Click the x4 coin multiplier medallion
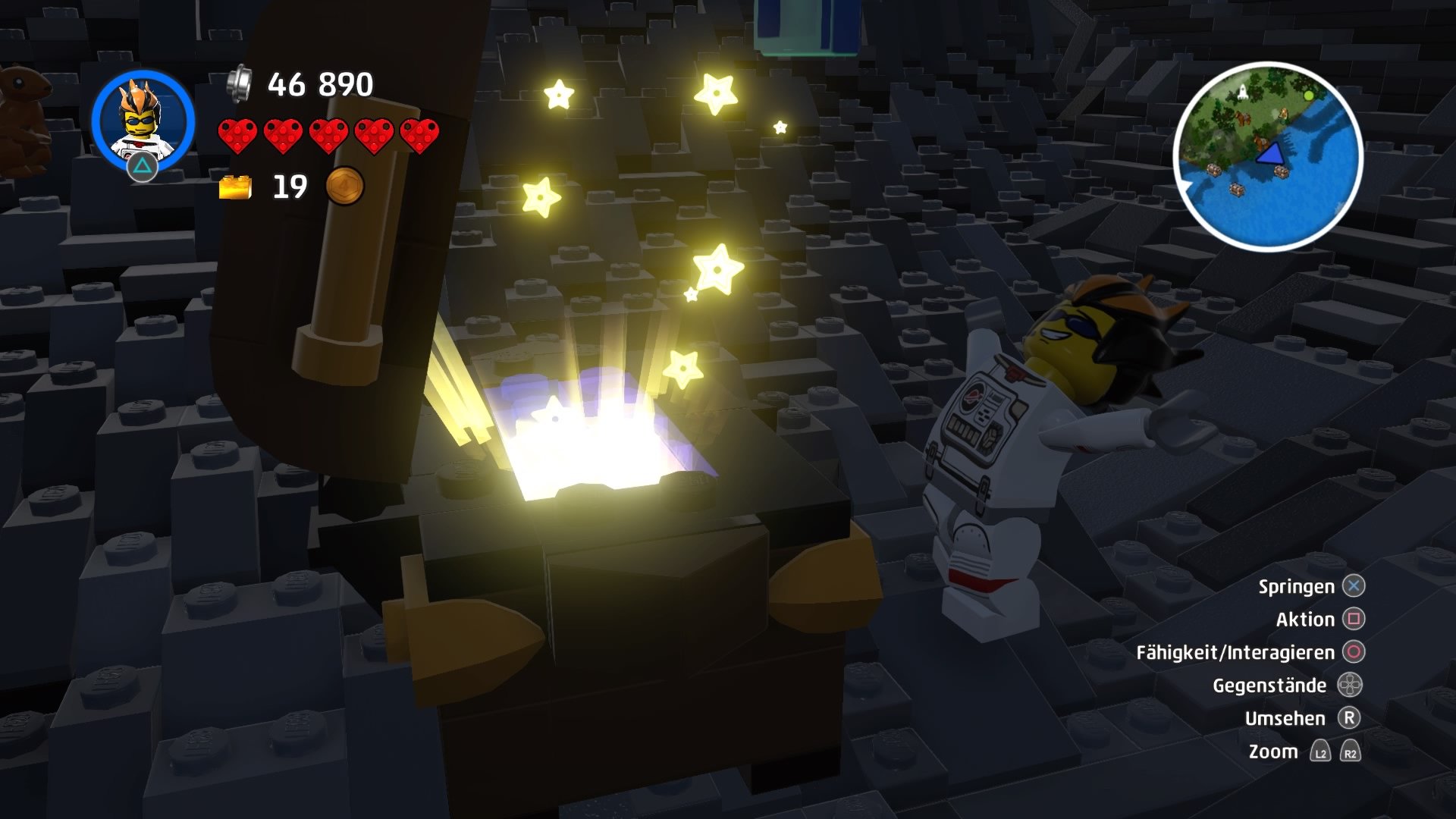 coord(345,187)
